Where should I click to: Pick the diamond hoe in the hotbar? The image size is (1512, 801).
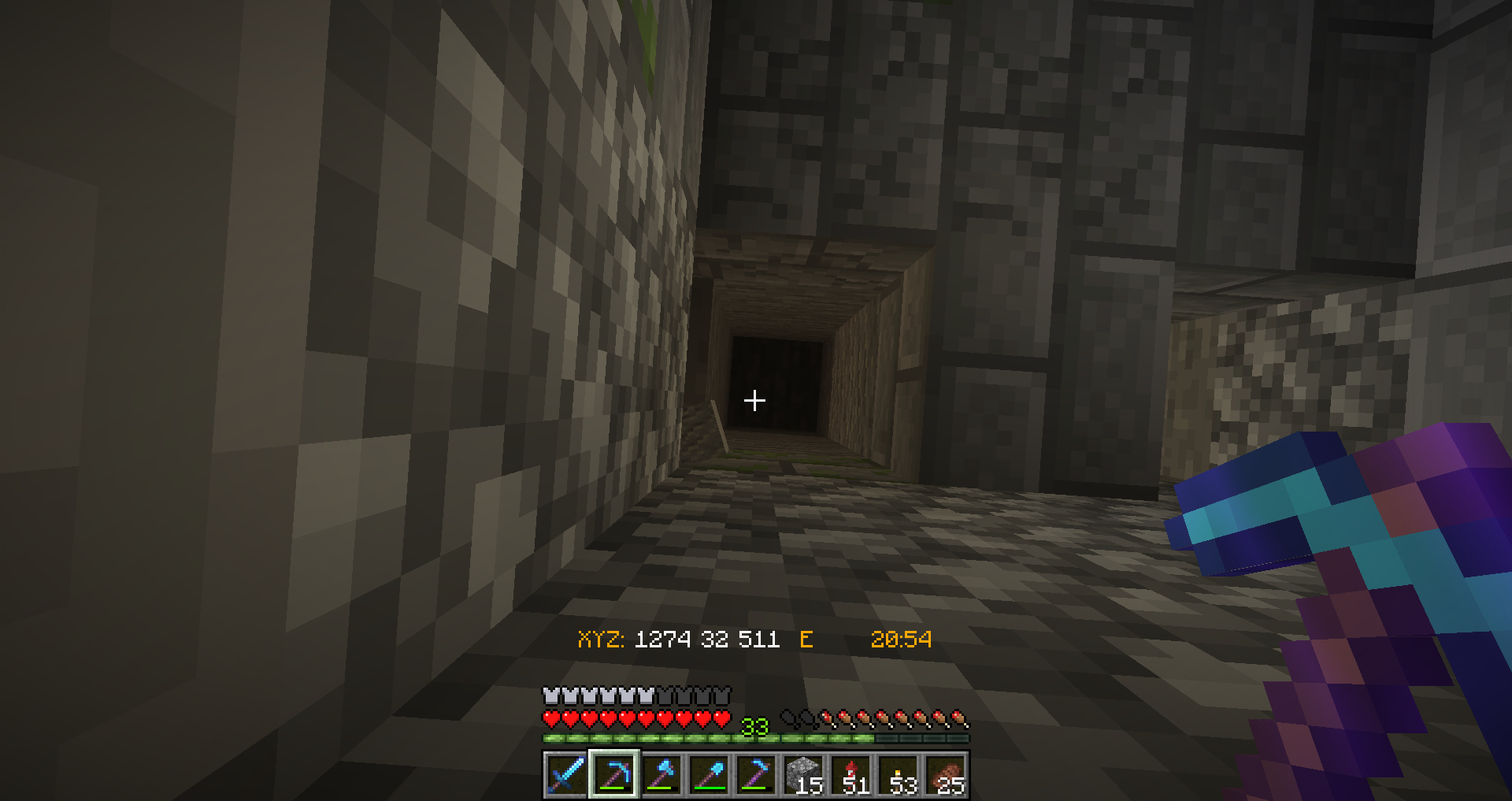click(x=756, y=774)
